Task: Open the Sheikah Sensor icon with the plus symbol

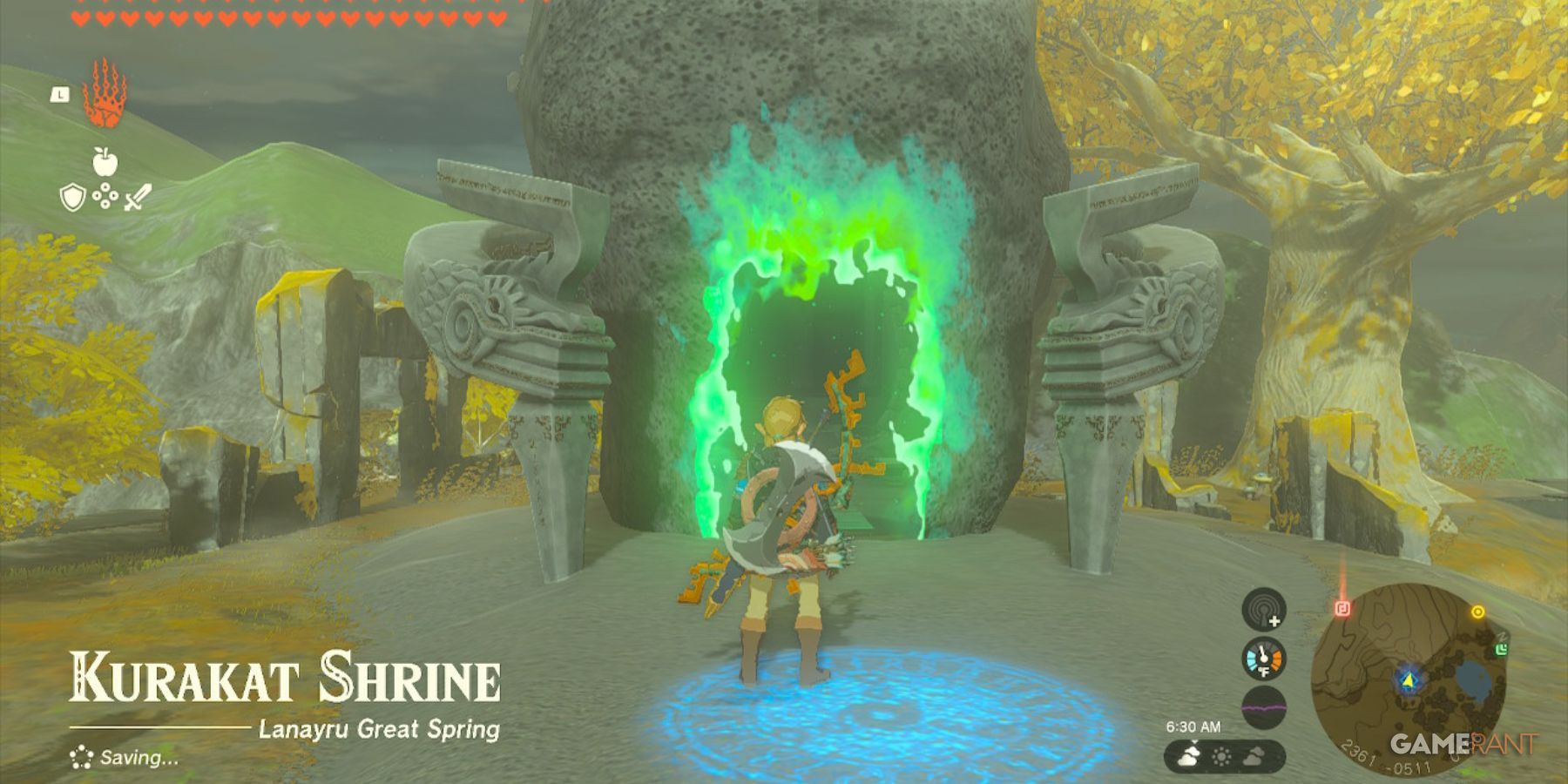Action: (1263, 610)
